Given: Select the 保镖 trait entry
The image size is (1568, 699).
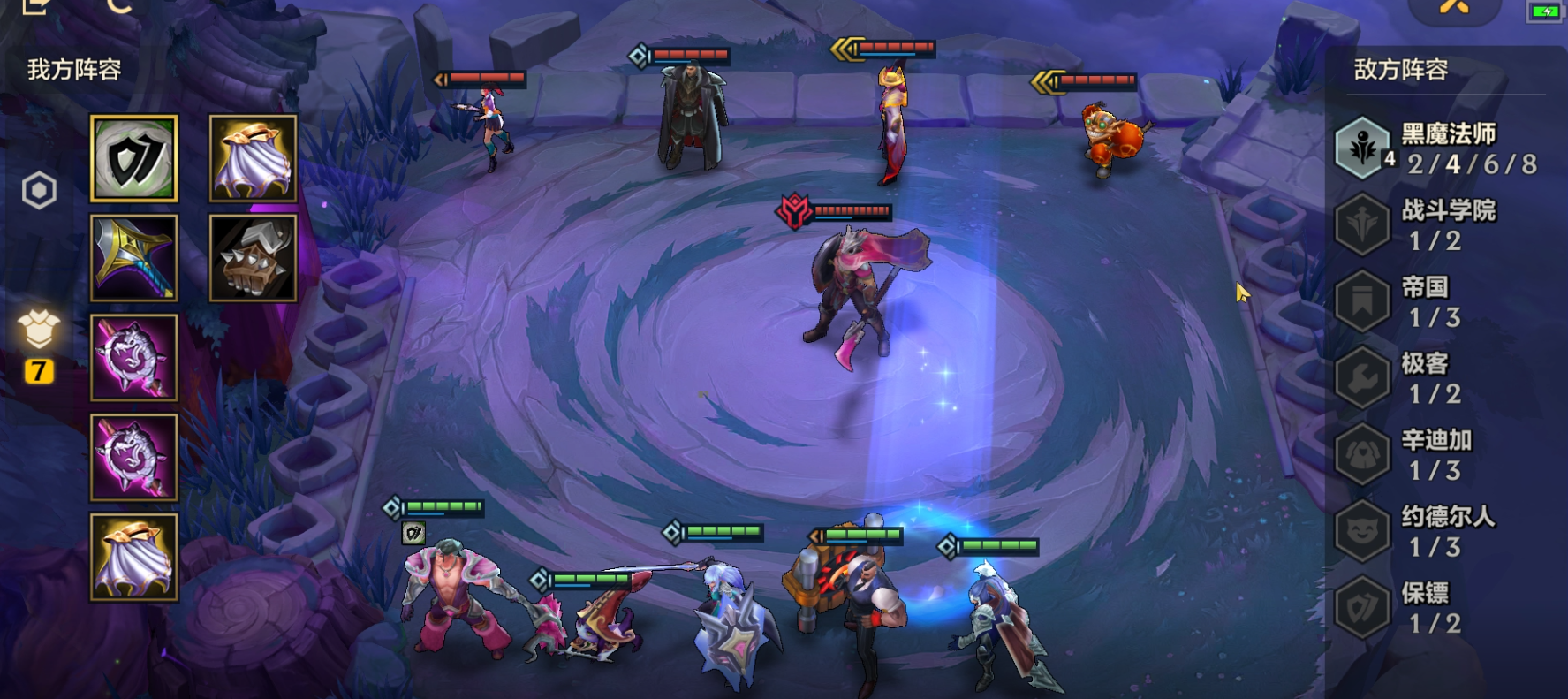Looking at the screenshot, I should pos(1435,608).
